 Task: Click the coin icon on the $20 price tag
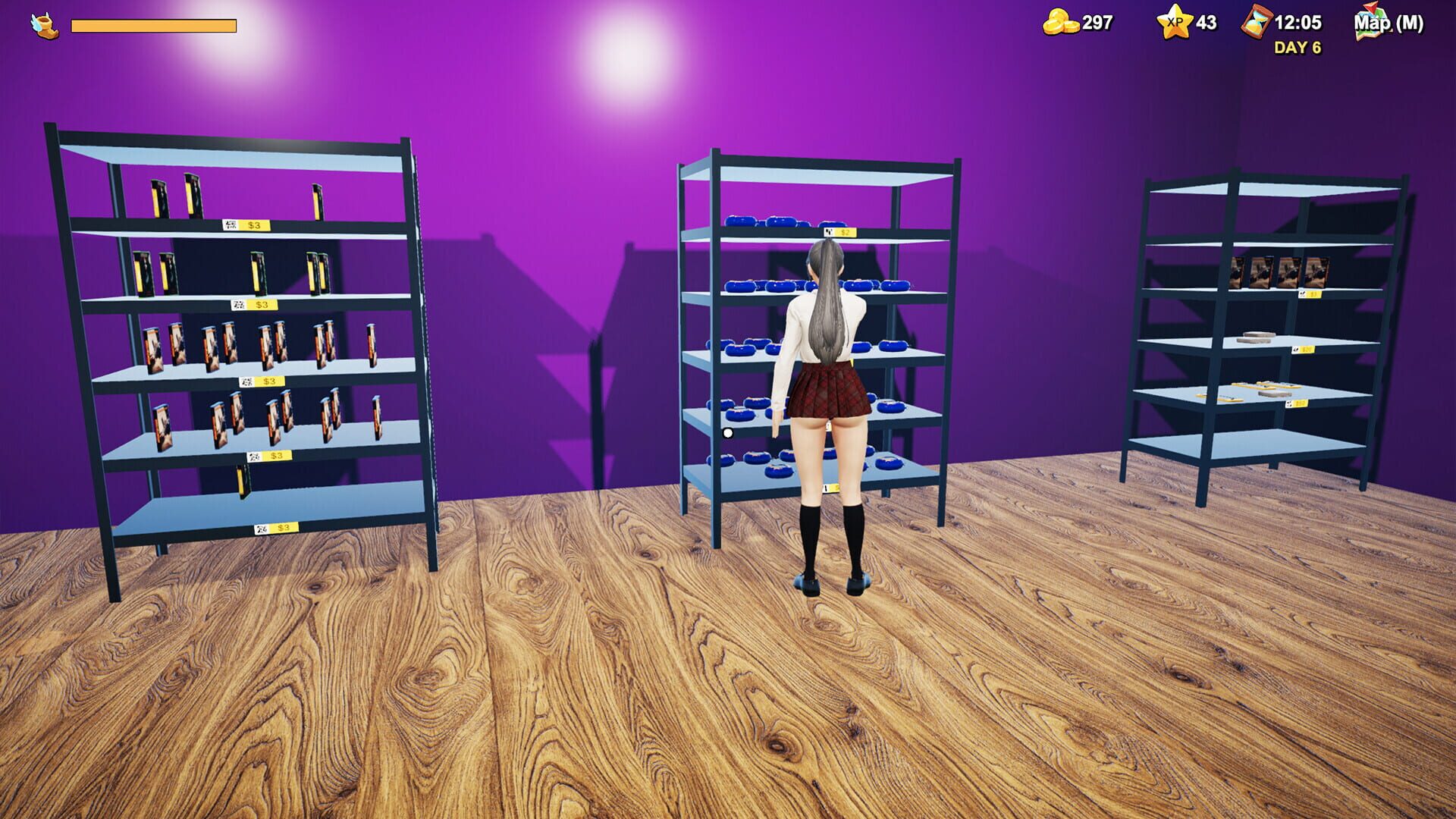[x=1295, y=350]
